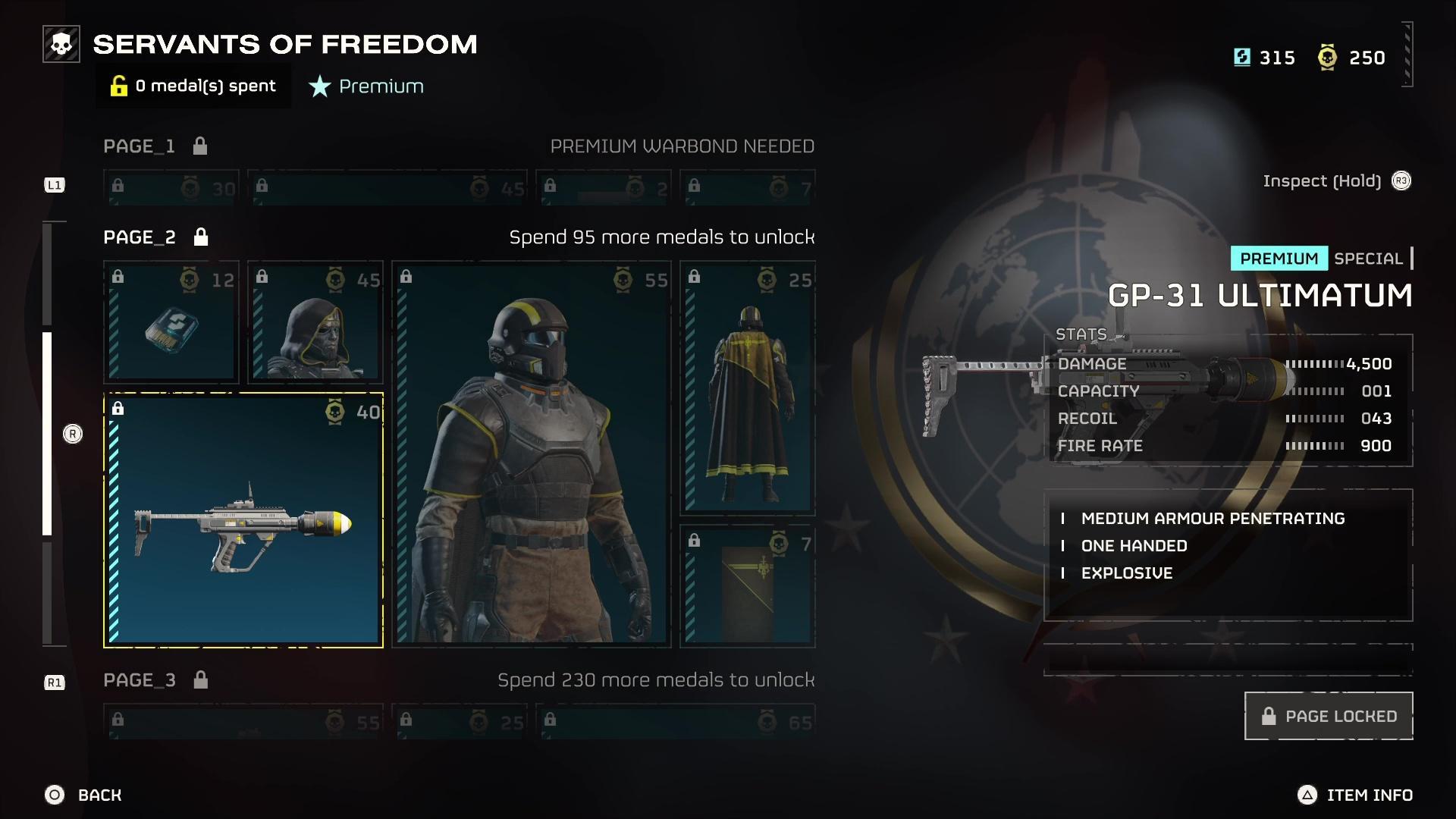
Task: Click the medal currency icon showing 250
Action: pyautogui.click(x=1327, y=57)
